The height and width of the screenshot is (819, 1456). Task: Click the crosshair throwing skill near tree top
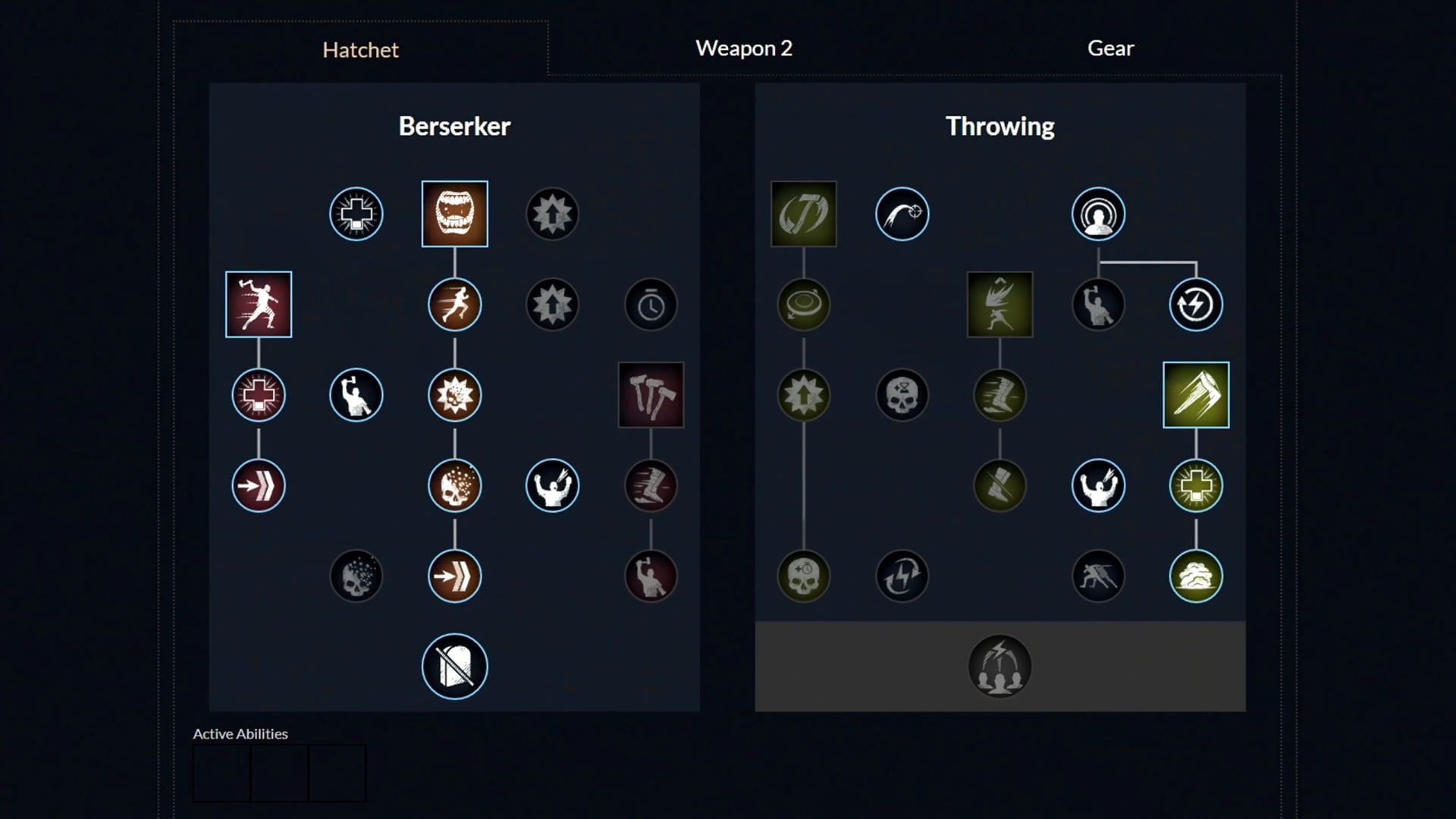click(902, 214)
